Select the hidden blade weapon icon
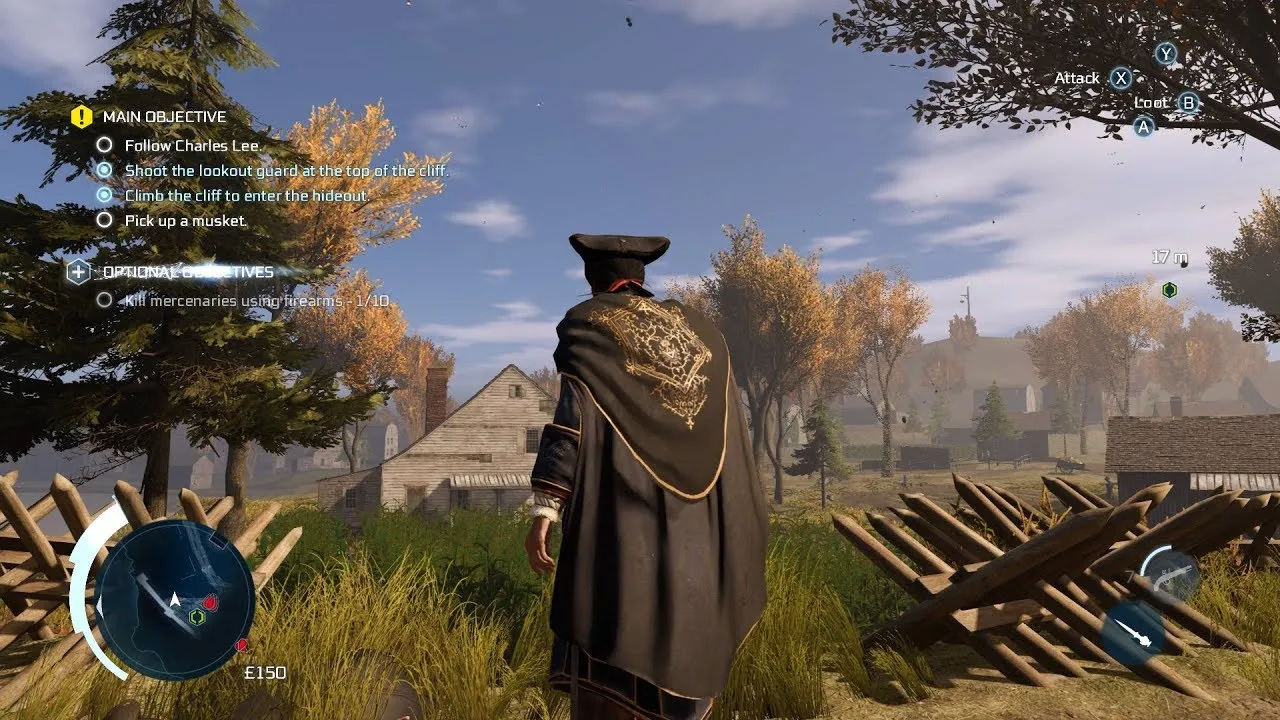This screenshot has width=1280, height=720. point(1131,633)
